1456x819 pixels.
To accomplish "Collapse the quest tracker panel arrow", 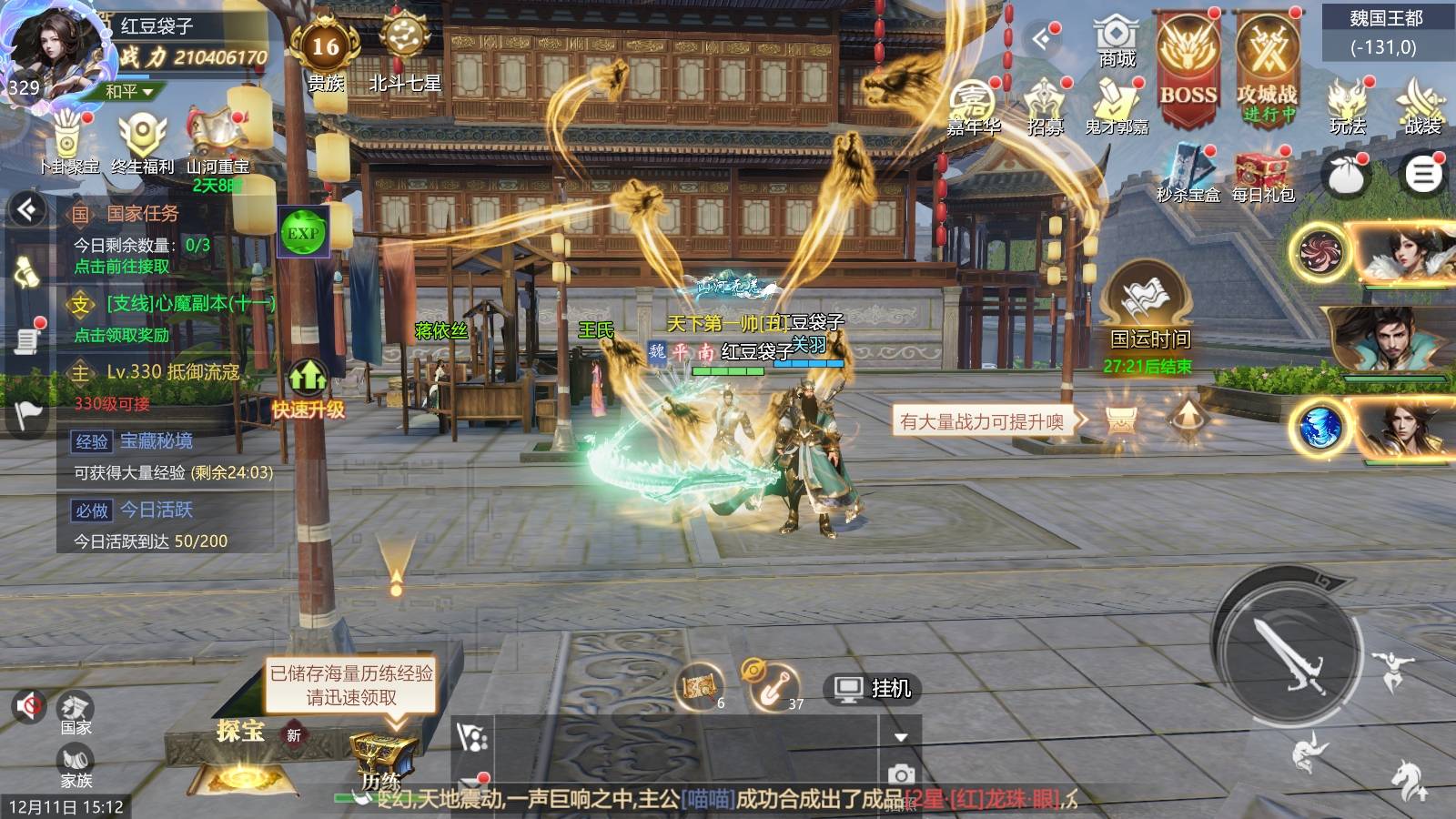I will [x=27, y=210].
